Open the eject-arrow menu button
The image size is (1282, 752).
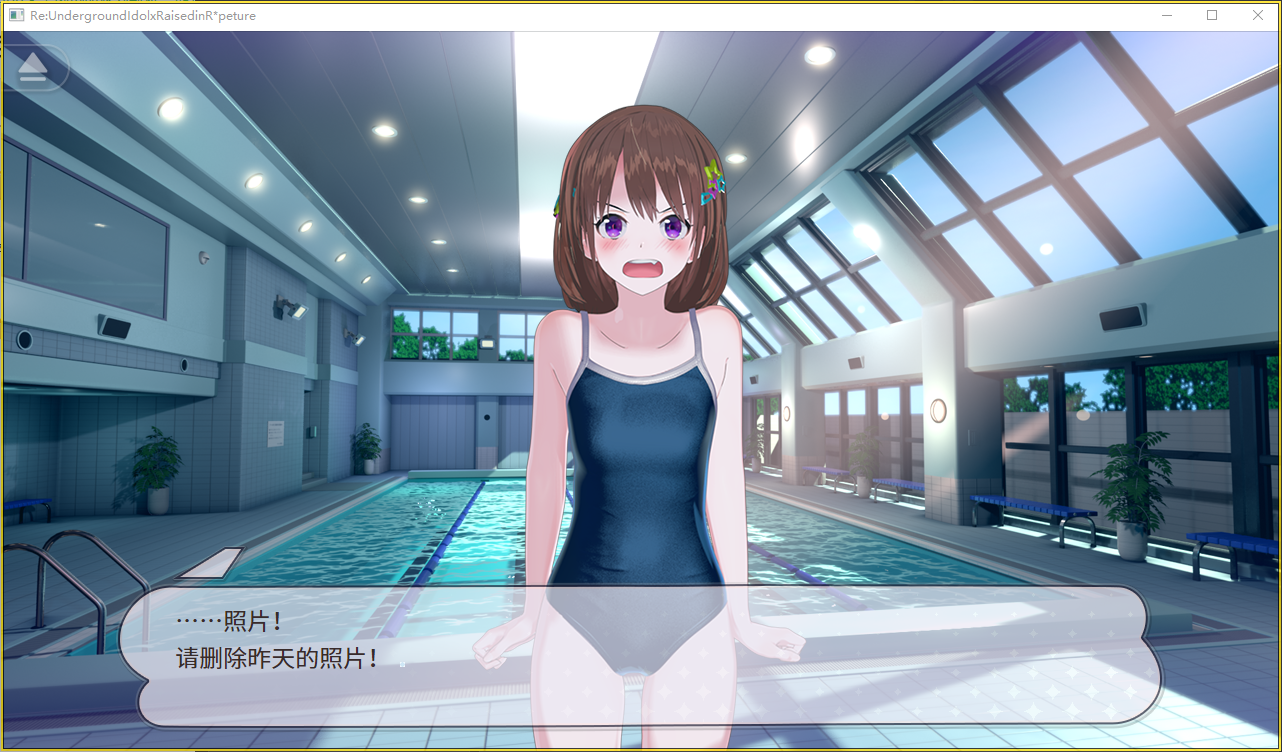pyautogui.click(x=34, y=67)
